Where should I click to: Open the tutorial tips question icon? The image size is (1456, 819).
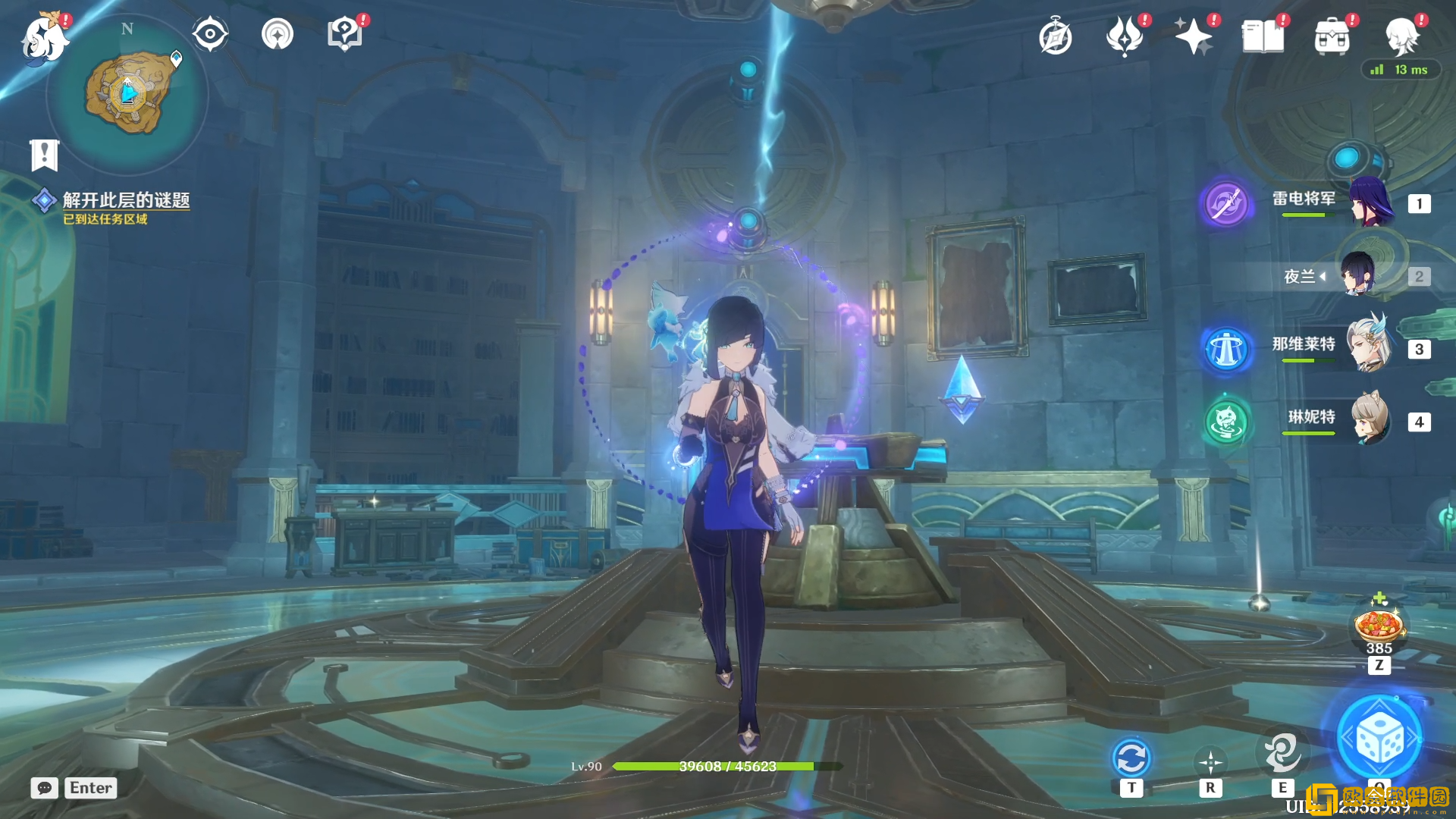click(345, 34)
